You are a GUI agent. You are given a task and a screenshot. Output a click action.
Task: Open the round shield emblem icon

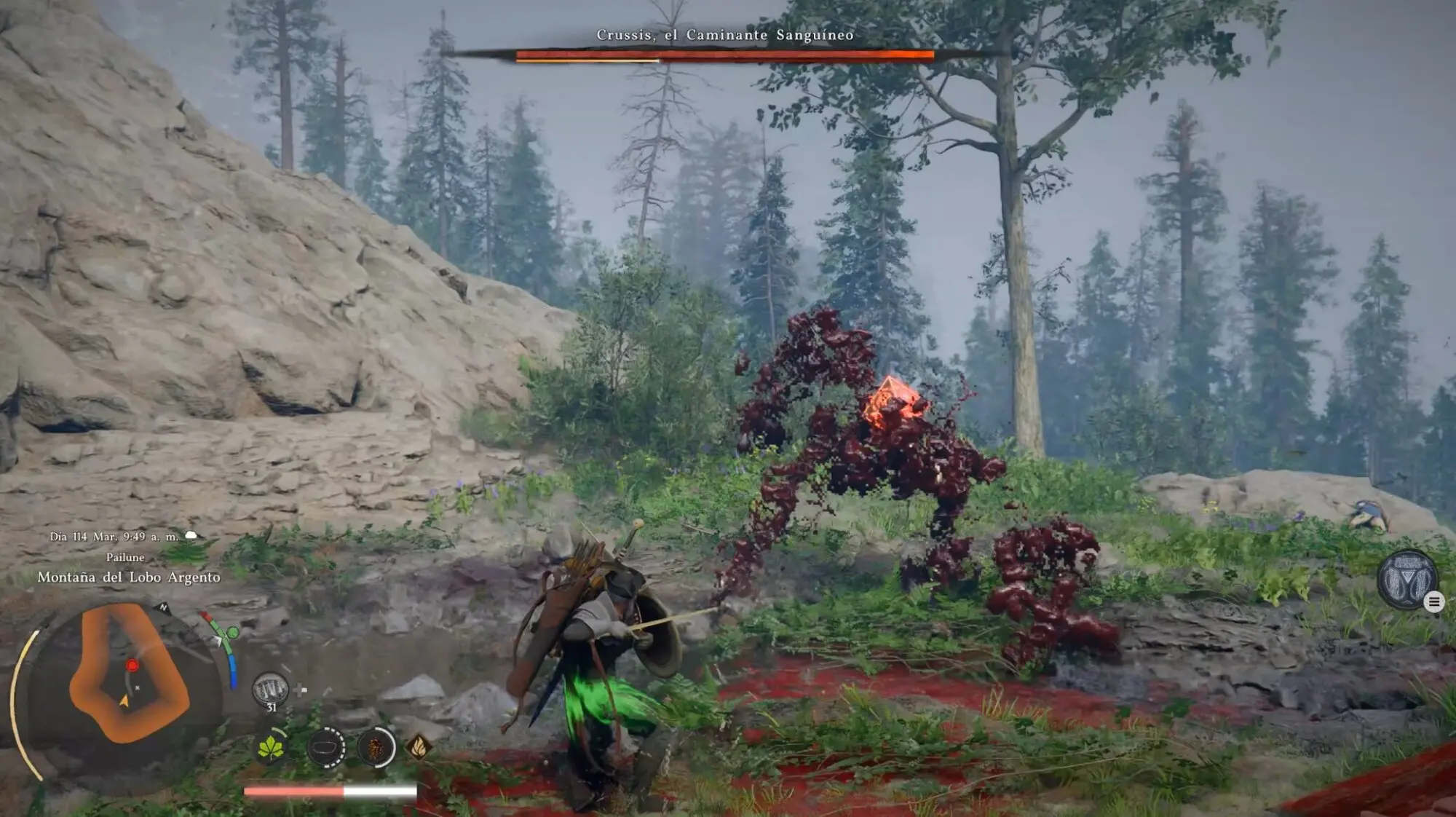pos(1407,580)
